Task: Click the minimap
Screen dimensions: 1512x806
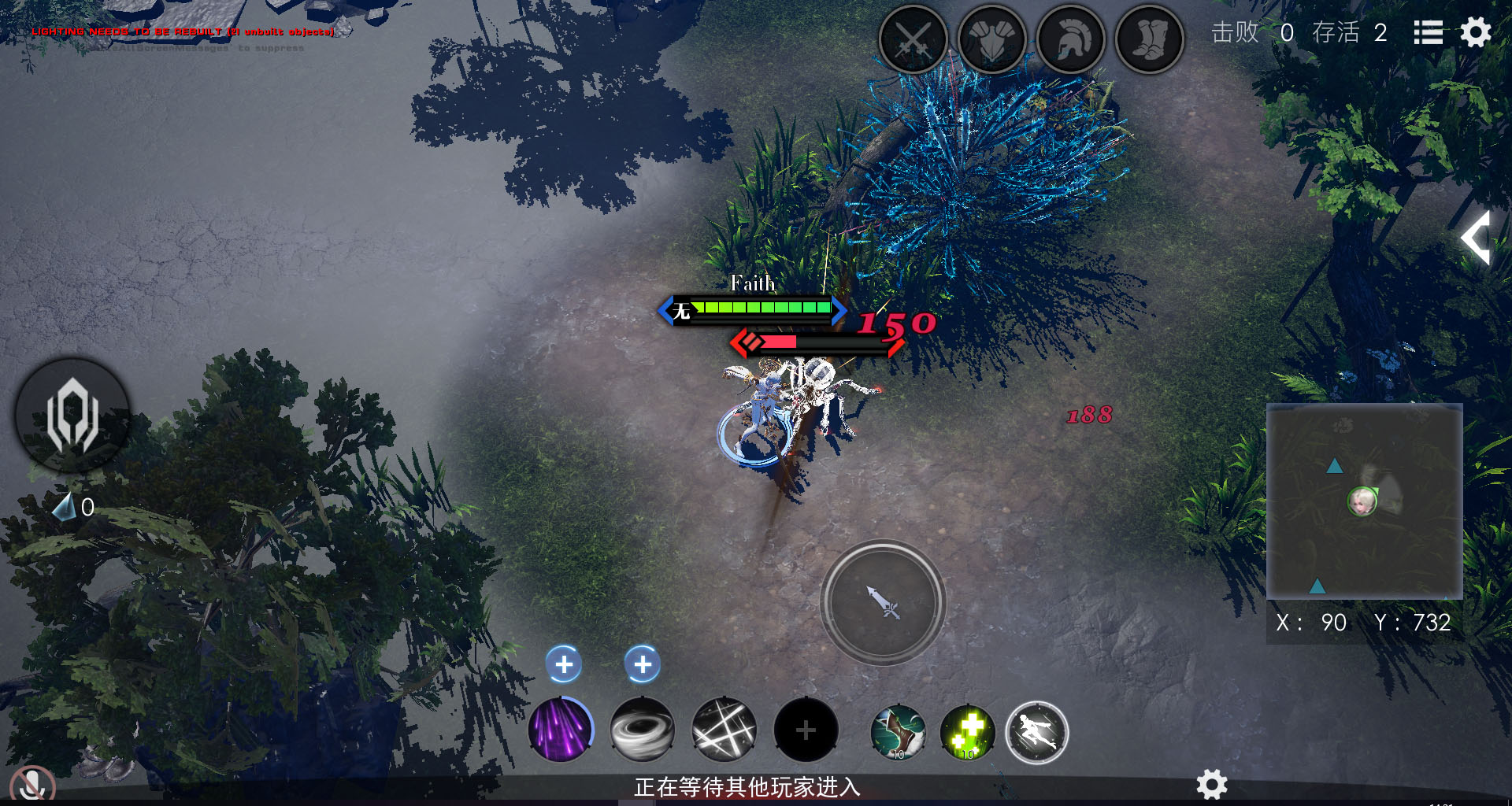Action: pyautogui.click(x=1364, y=501)
